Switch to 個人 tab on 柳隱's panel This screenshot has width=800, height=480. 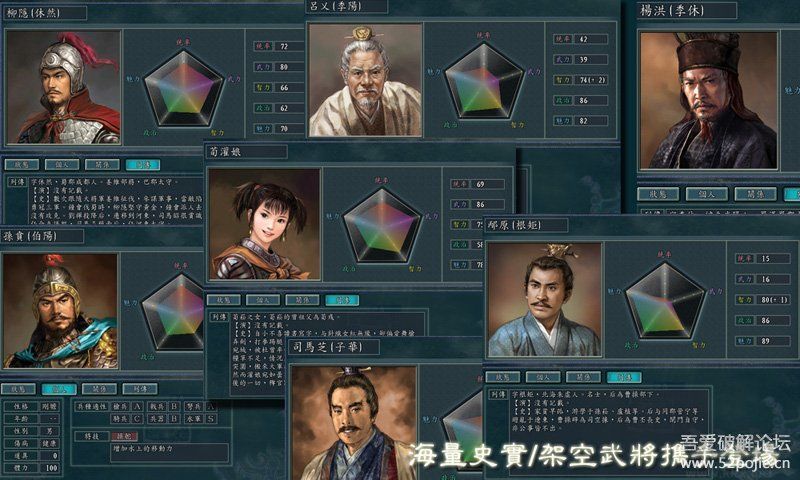click(61, 164)
